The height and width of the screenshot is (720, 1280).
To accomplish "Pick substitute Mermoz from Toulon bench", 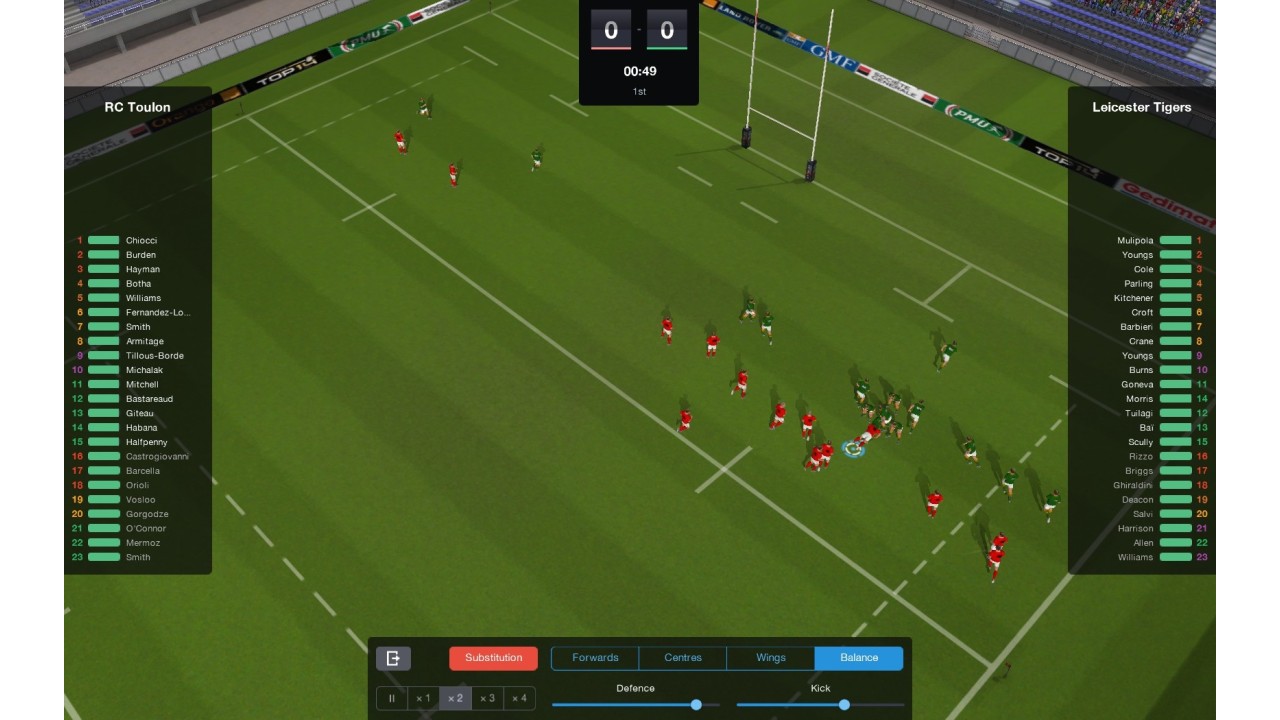I will point(143,543).
